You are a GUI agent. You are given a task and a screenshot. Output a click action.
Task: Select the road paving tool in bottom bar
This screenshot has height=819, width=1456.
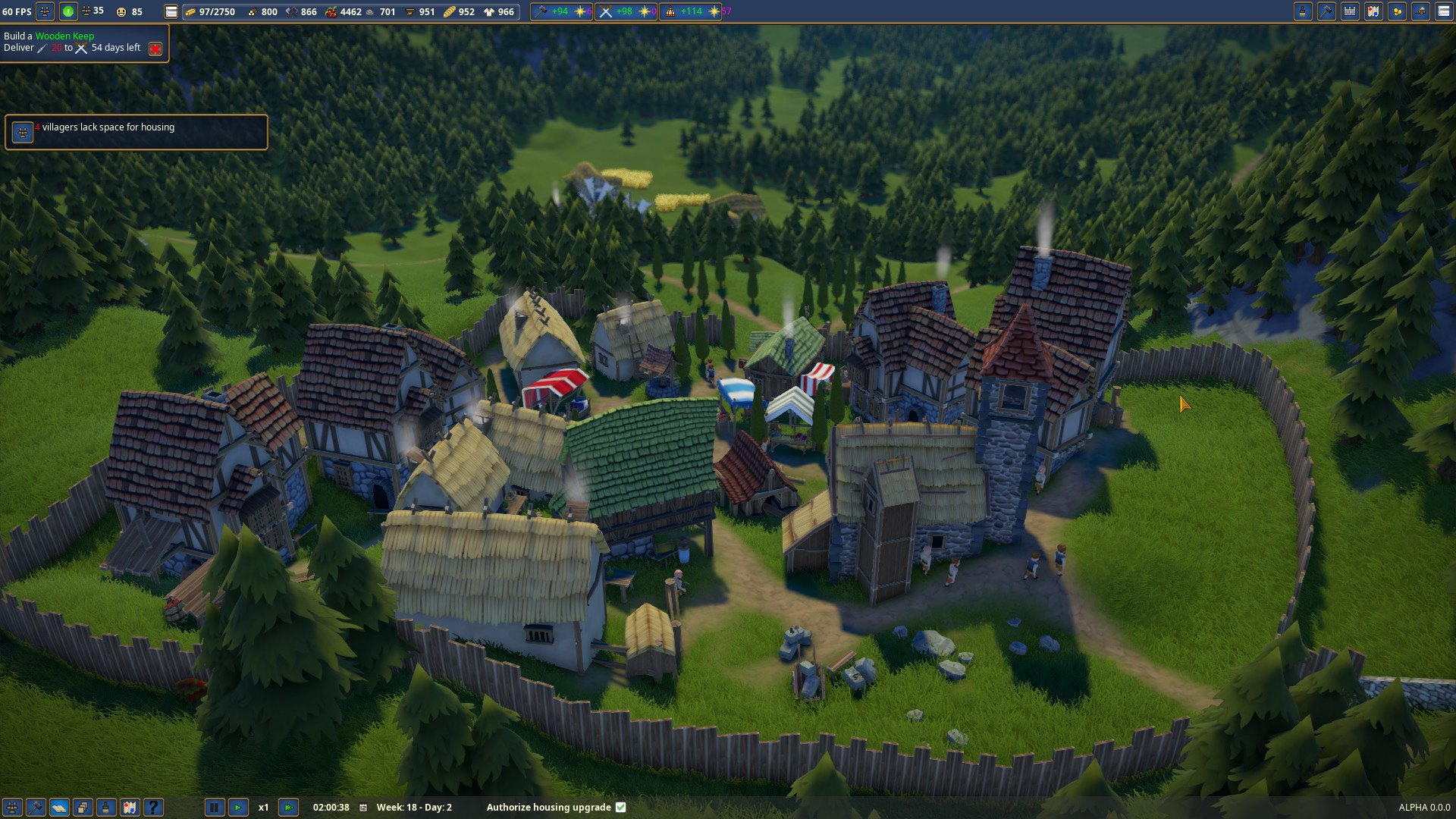pyautogui.click(x=59, y=808)
